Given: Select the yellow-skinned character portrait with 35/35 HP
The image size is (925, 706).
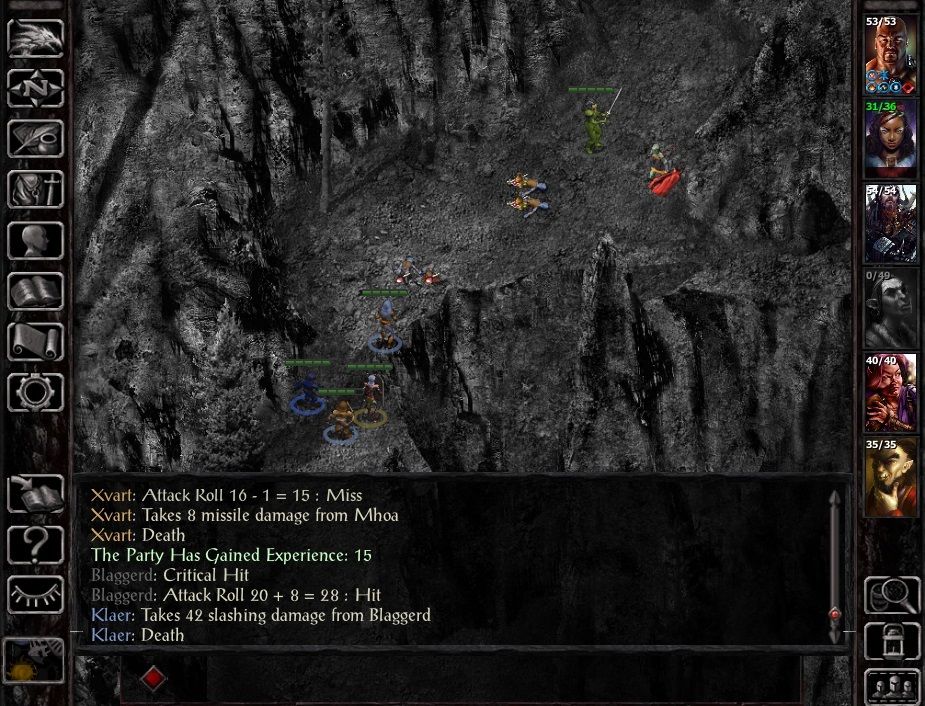Looking at the screenshot, I should pyautogui.click(x=890, y=477).
